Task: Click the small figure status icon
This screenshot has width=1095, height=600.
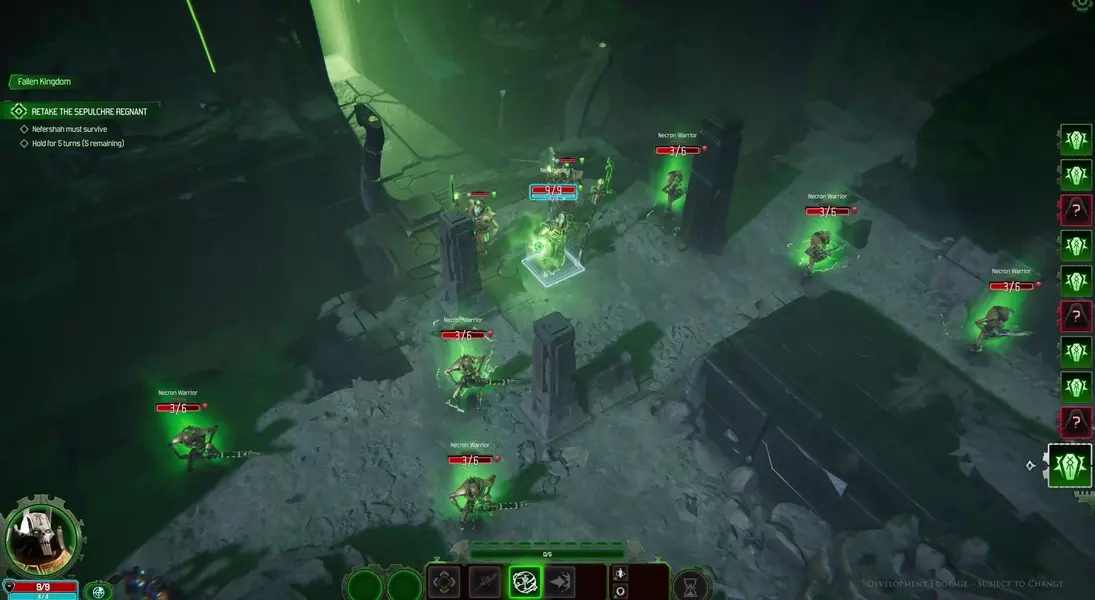Action: tap(620, 574)
